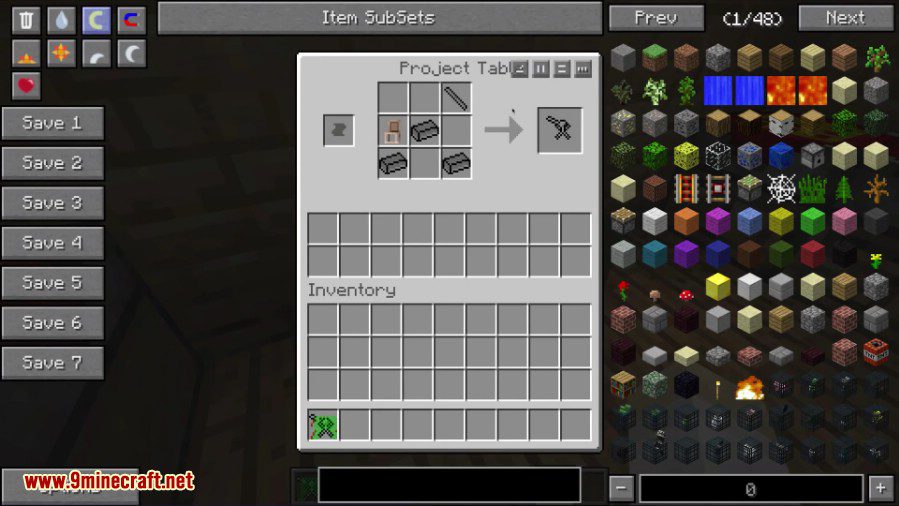
Task: Click the trash can delete button
Action: click(x=27, y=20)
